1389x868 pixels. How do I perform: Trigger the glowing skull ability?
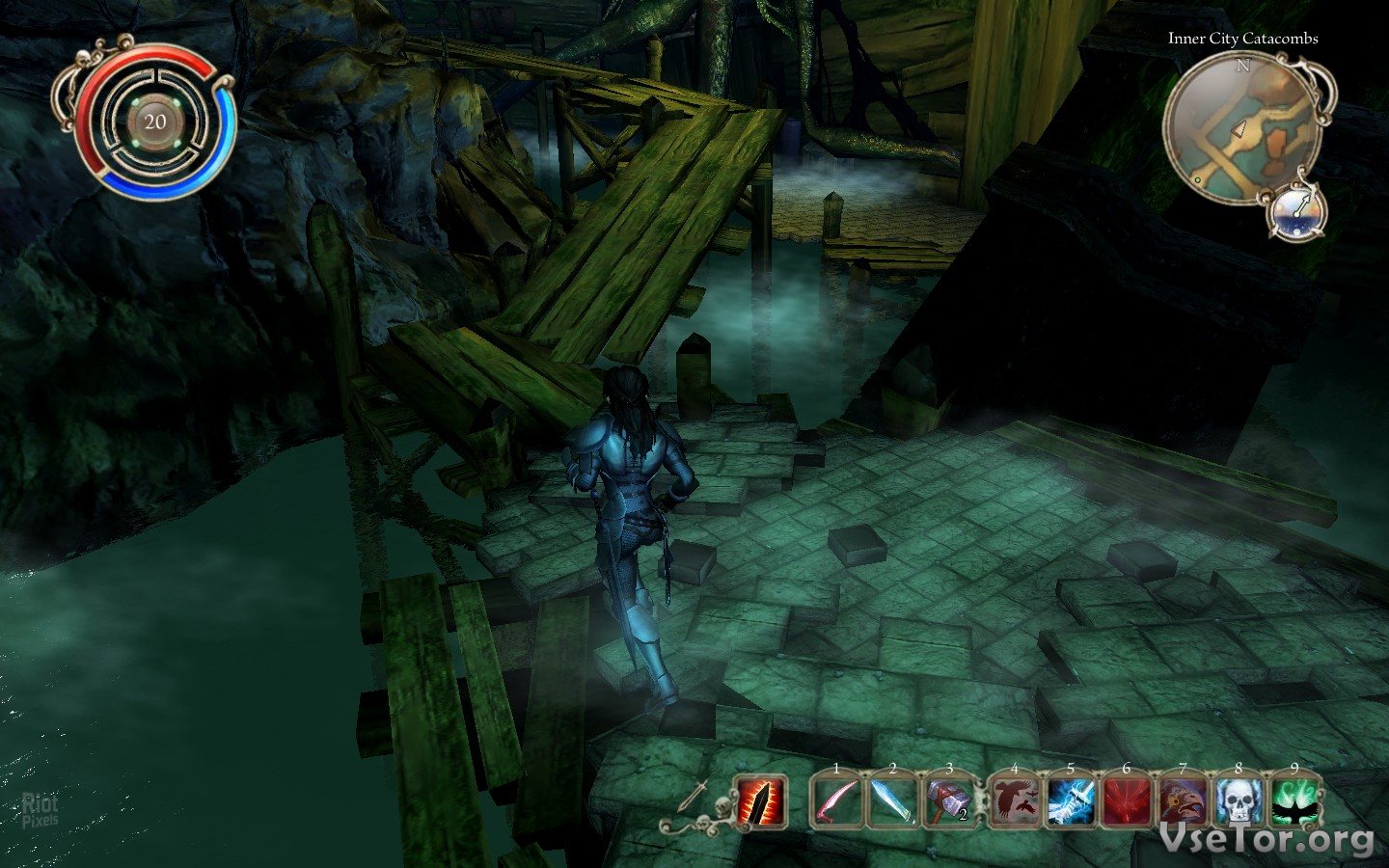[x=1239, y=803]
